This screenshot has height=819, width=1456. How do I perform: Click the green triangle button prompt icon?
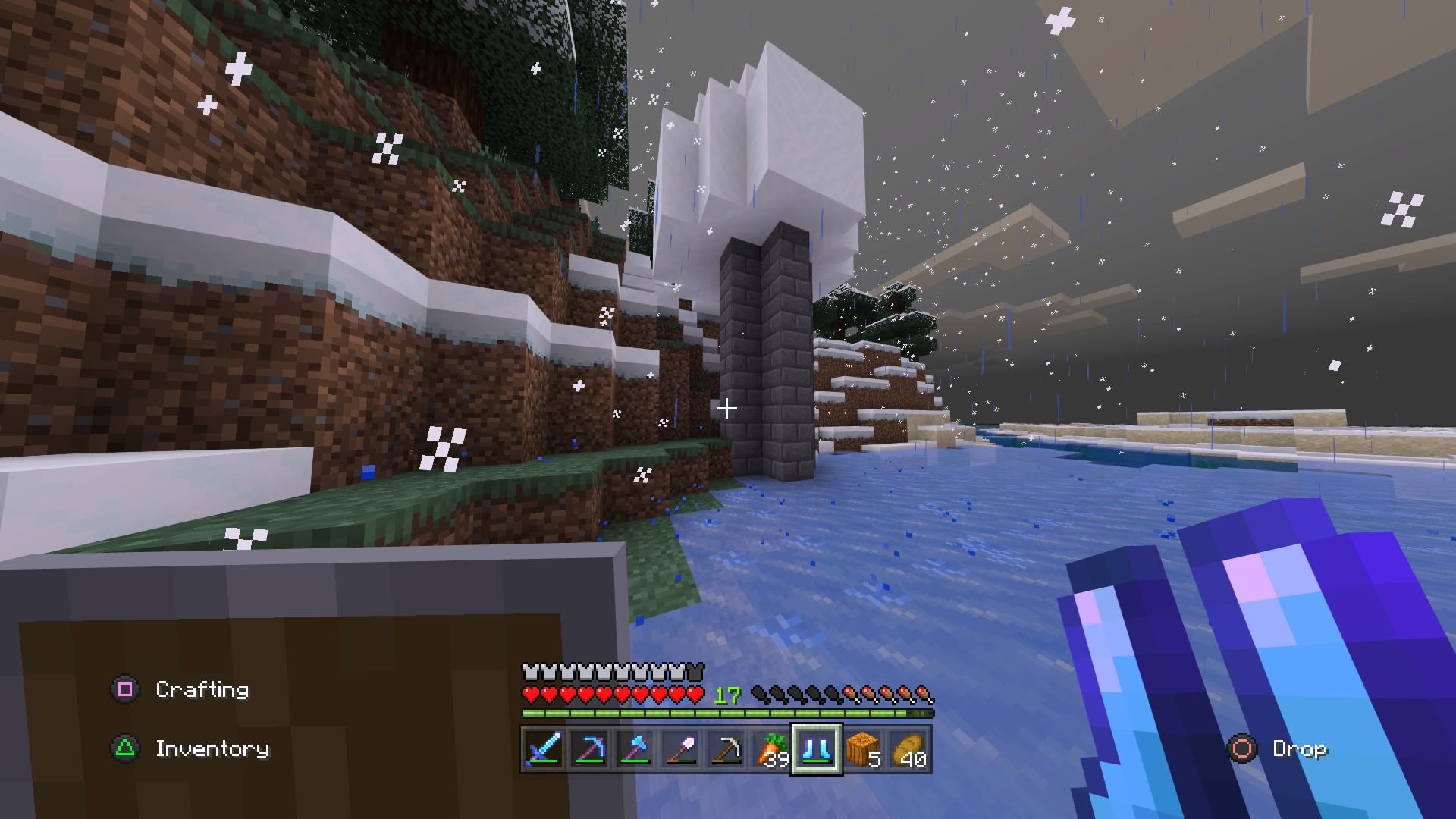coord(127,749)
